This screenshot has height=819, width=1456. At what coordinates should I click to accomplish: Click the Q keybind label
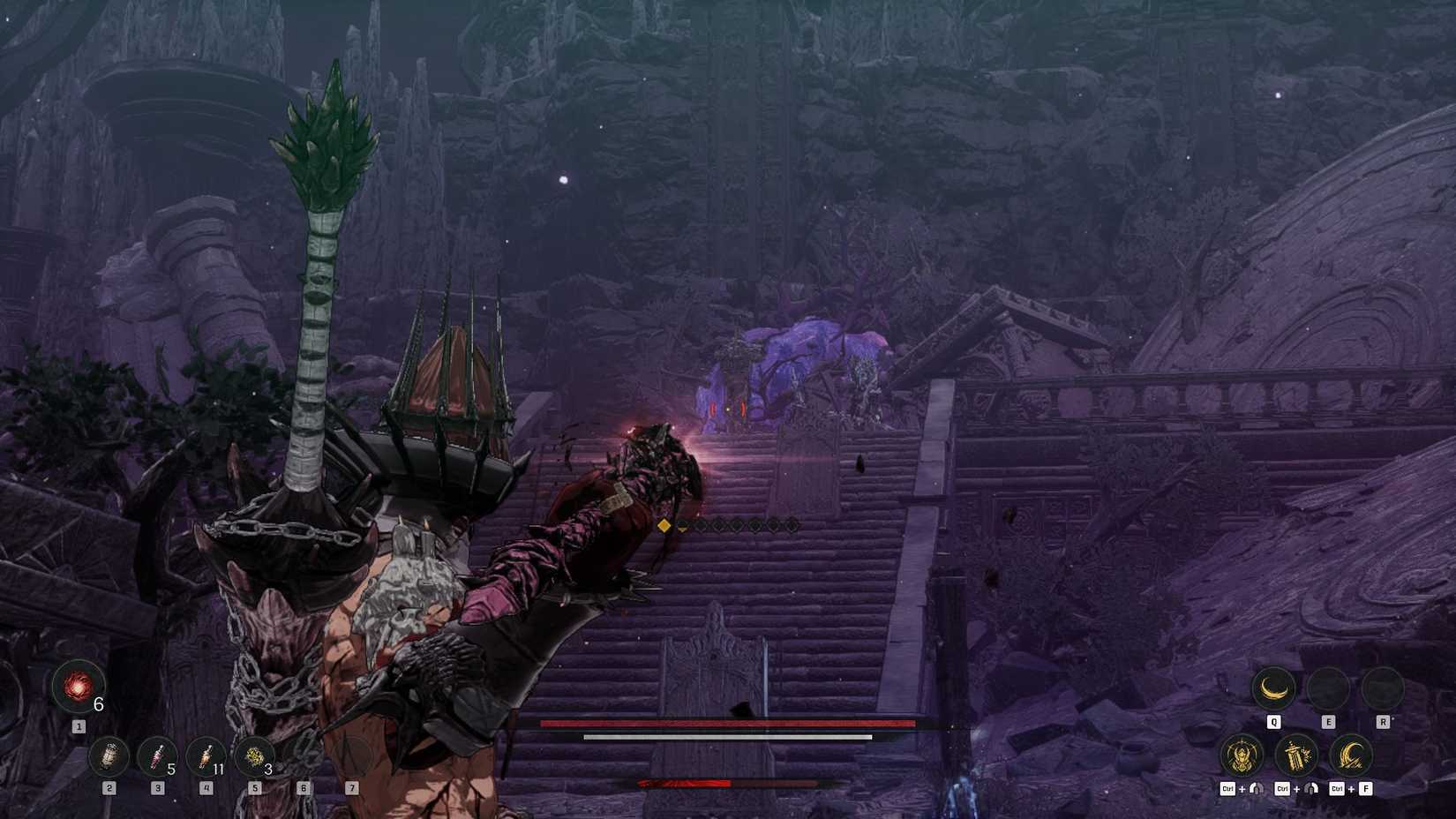1274,721
